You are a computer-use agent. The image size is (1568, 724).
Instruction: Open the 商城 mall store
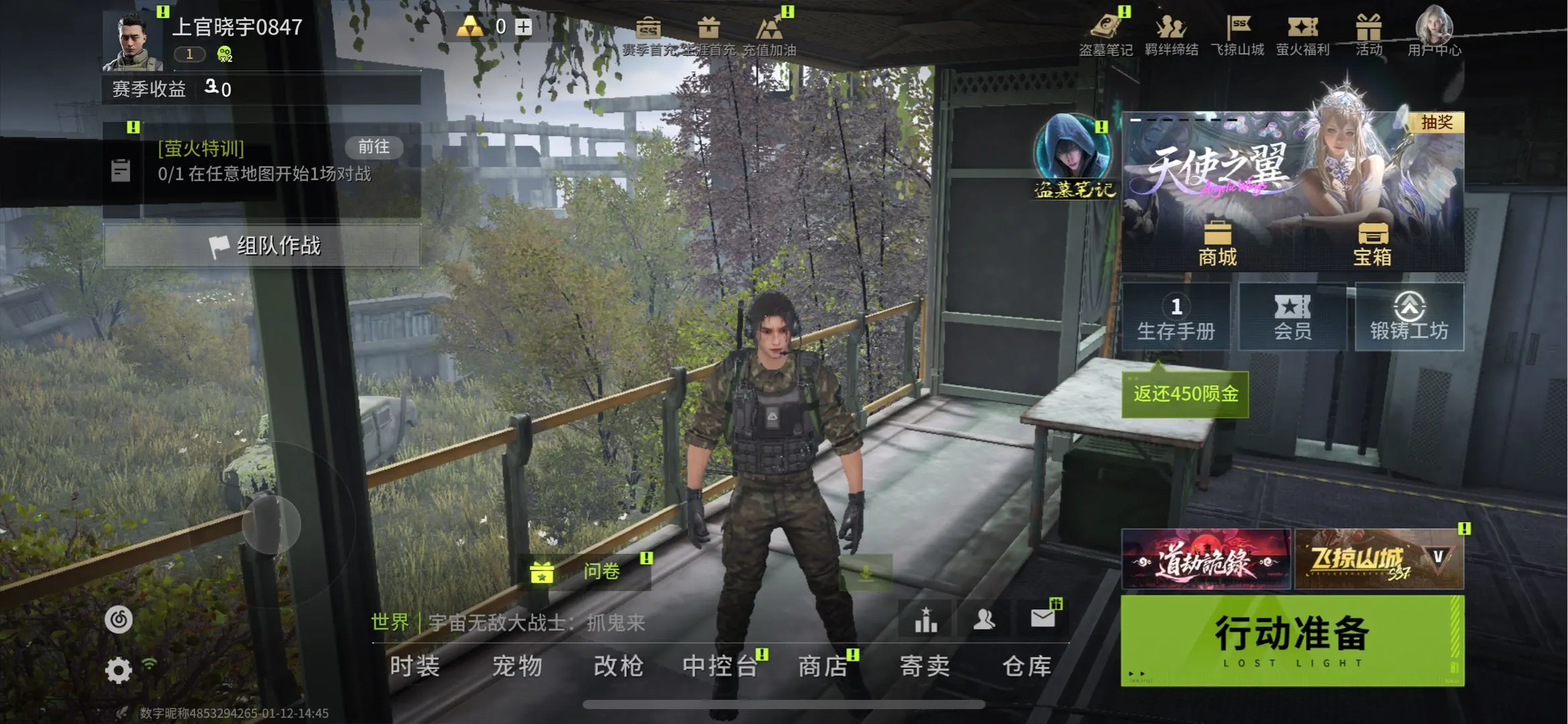tap(1217, 244)
